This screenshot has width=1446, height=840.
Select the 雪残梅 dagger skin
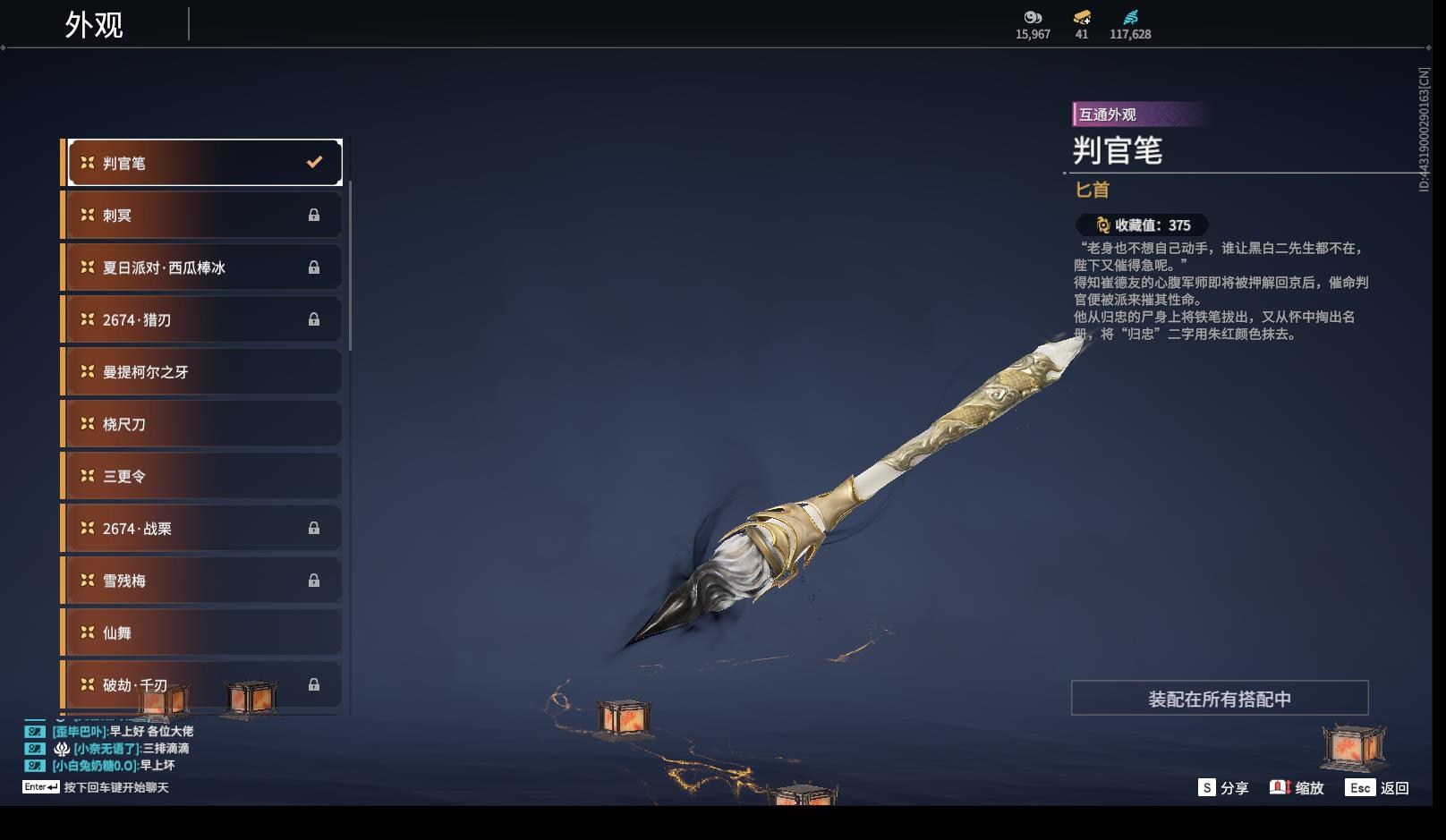click(205, 581)
